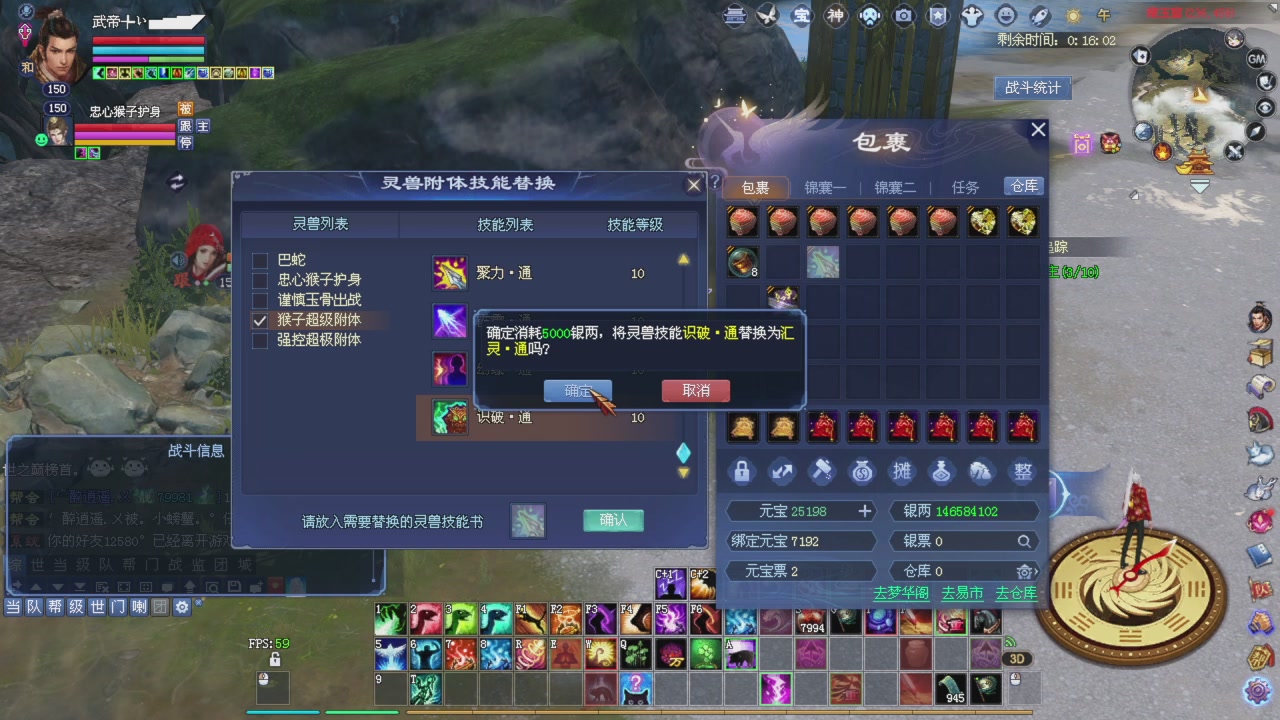1280x720 pixels.
Task: Click the 整 sort icon to organize inventory
Action: [1022, 471]
